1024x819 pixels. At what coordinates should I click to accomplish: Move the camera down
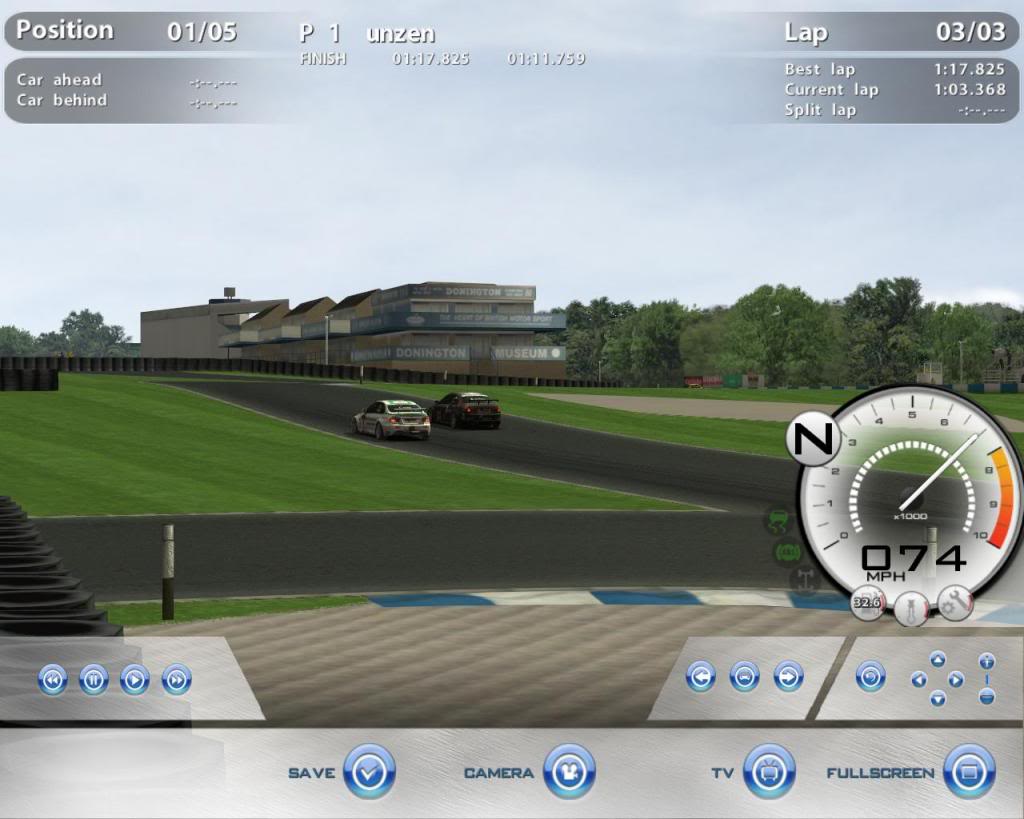click(x=937, y=698)
